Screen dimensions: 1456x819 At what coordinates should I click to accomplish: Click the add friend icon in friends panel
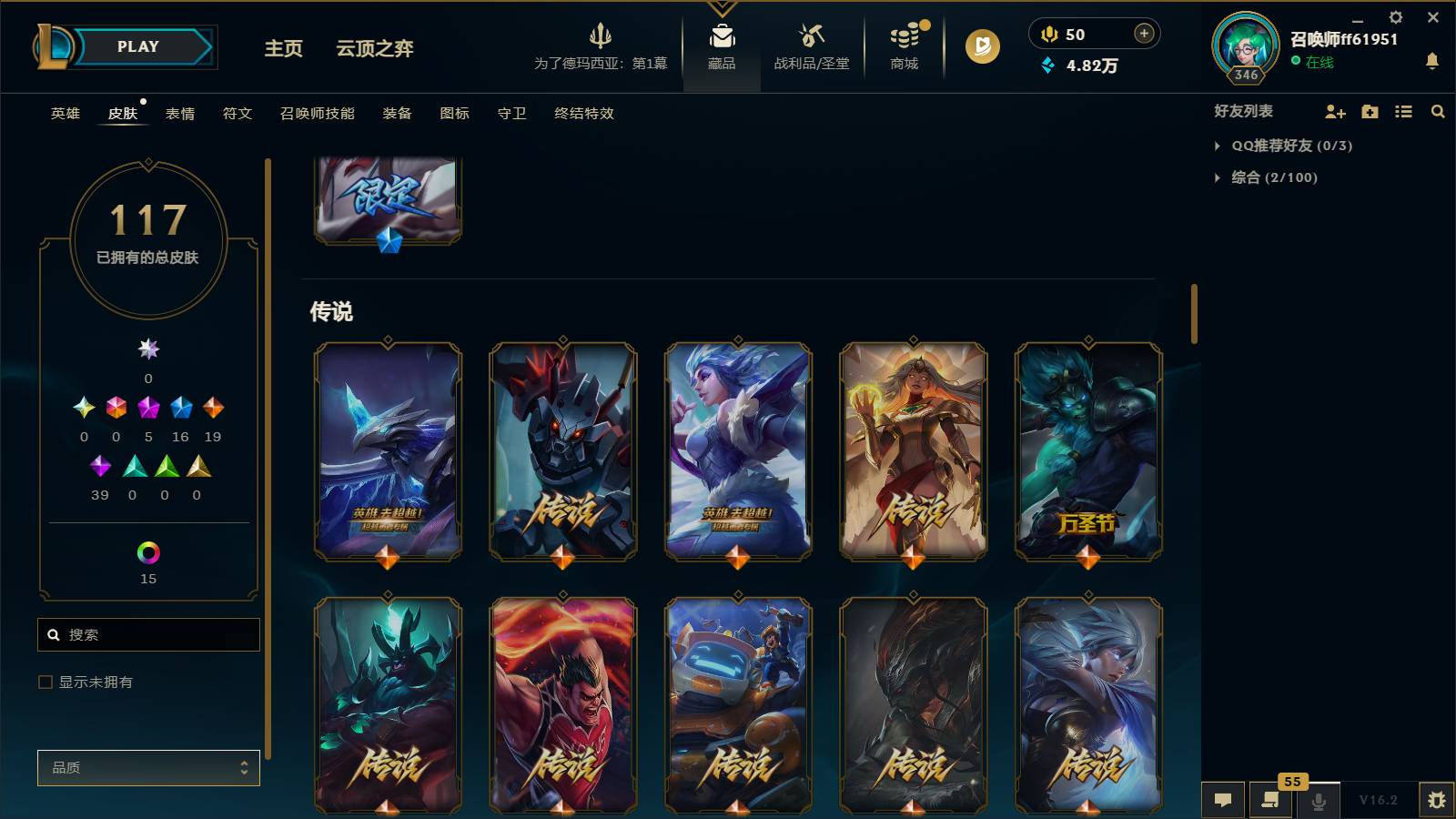point(1334,111)
